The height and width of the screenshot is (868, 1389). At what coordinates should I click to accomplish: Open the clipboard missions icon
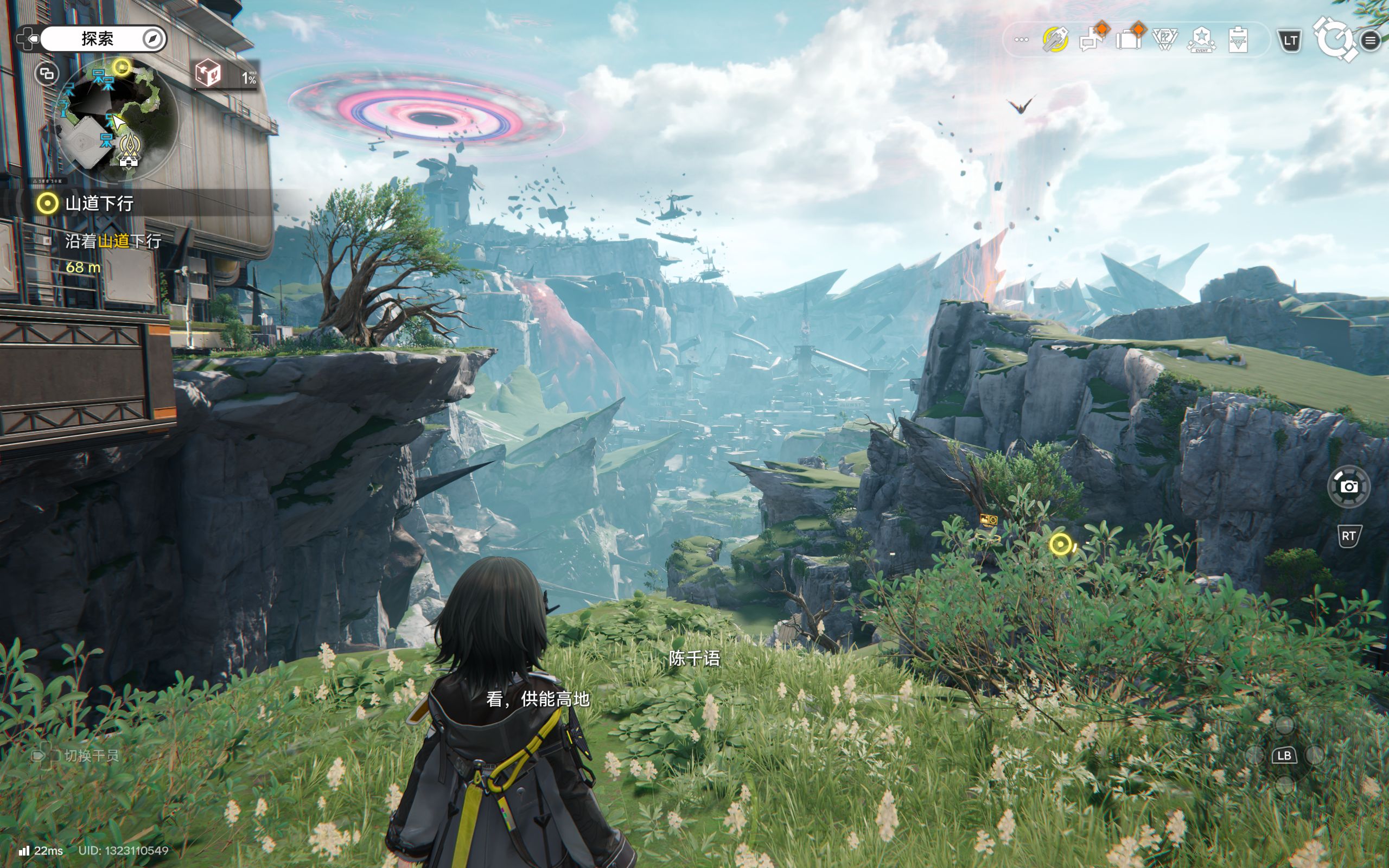(1238, 40)
